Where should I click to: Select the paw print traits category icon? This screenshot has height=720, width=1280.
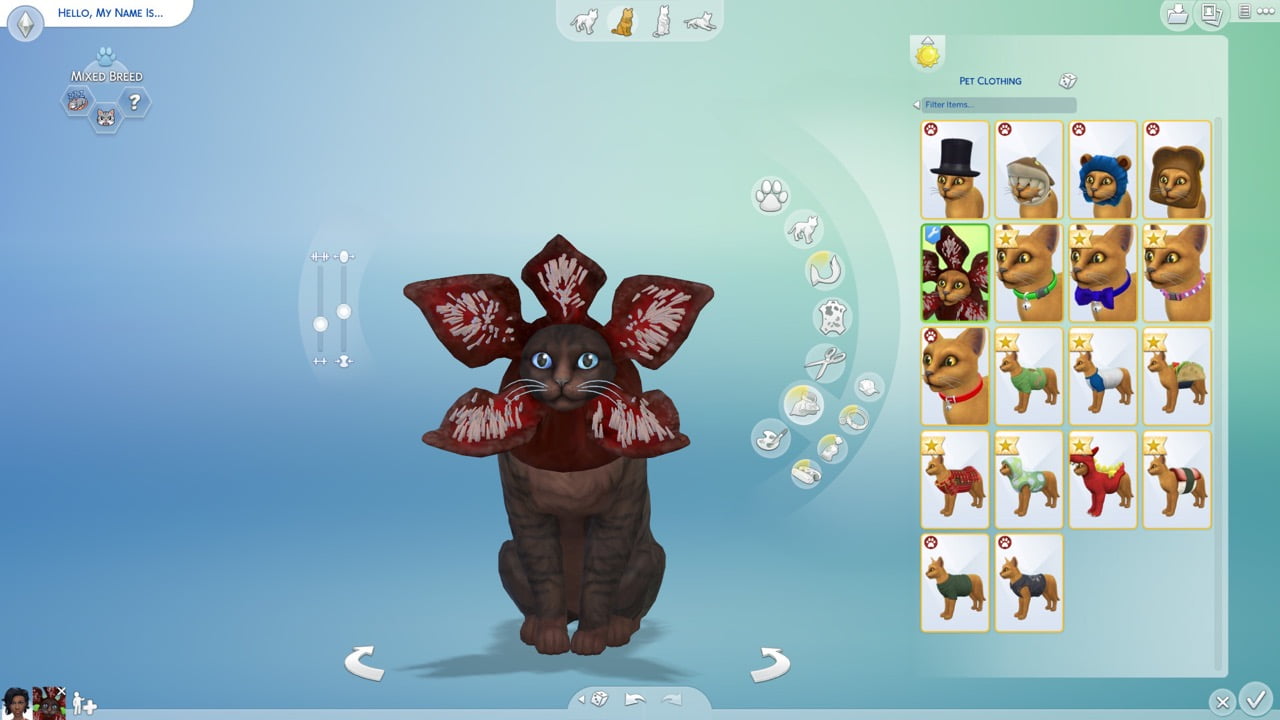771,194
